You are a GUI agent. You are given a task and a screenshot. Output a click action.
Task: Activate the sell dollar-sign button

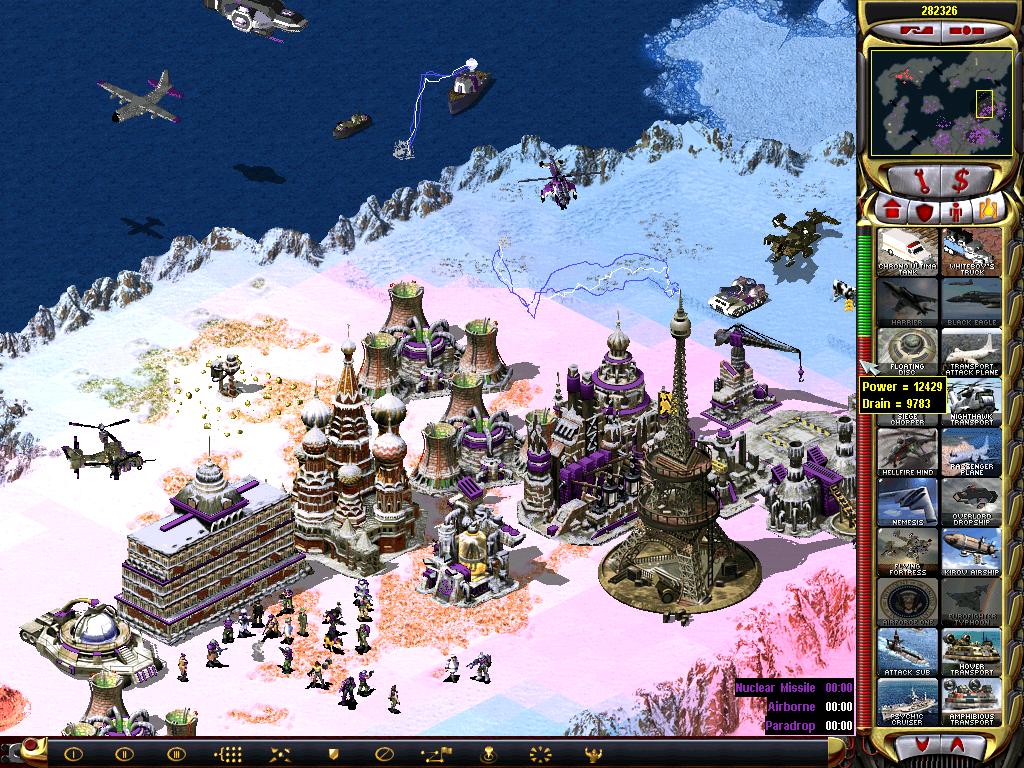coord(961,180)
